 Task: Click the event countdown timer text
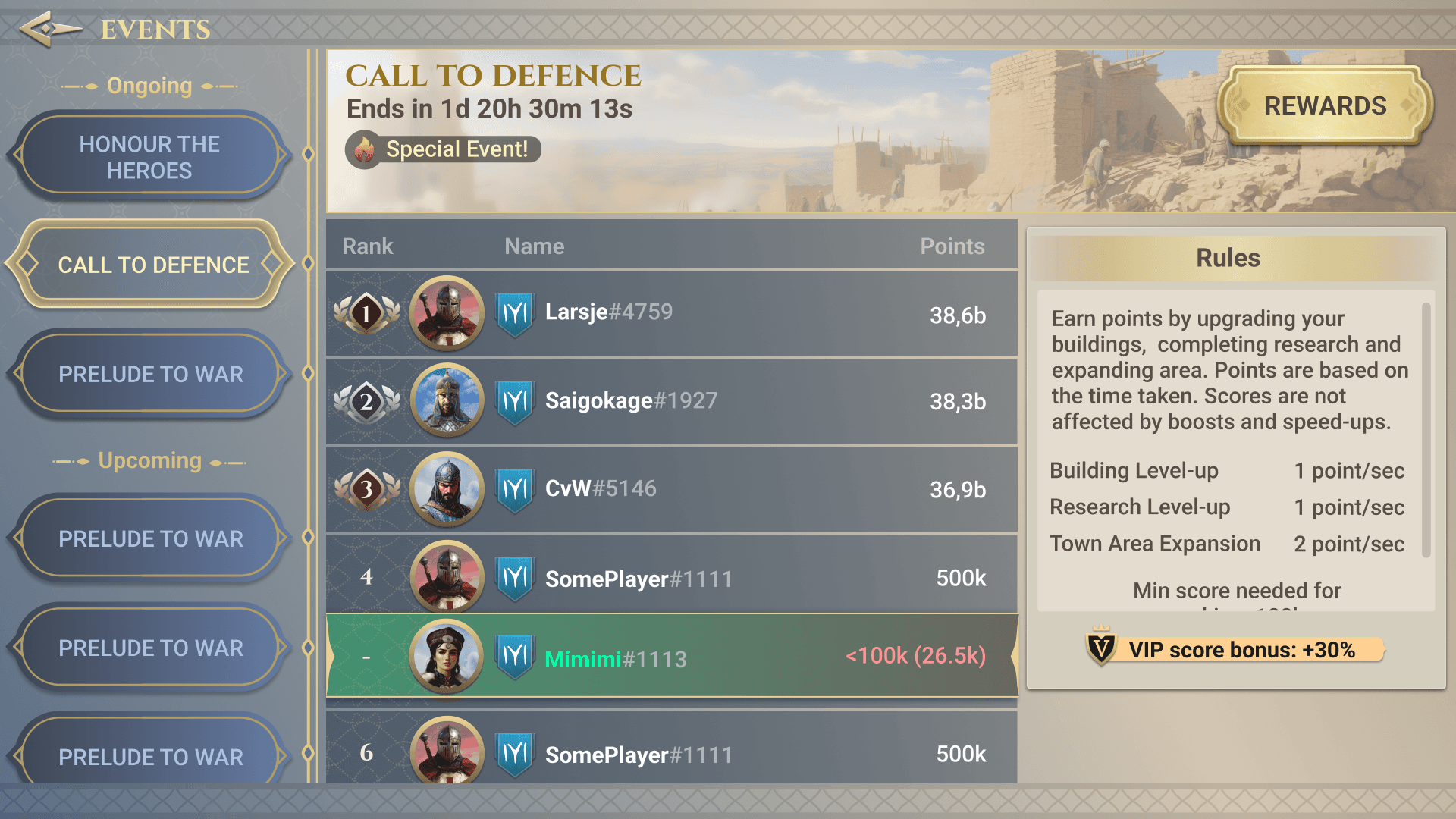coord(491,108)
